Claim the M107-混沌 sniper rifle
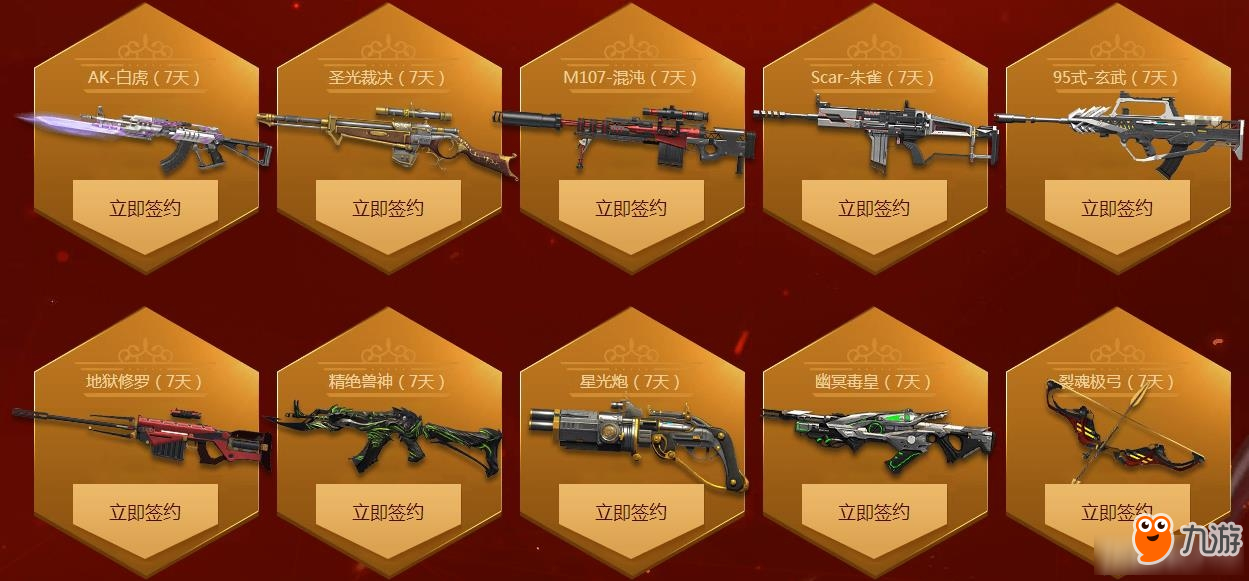The height and width of the screenshot is (581, 1249). pyautogui.click(x=631, y=208)
